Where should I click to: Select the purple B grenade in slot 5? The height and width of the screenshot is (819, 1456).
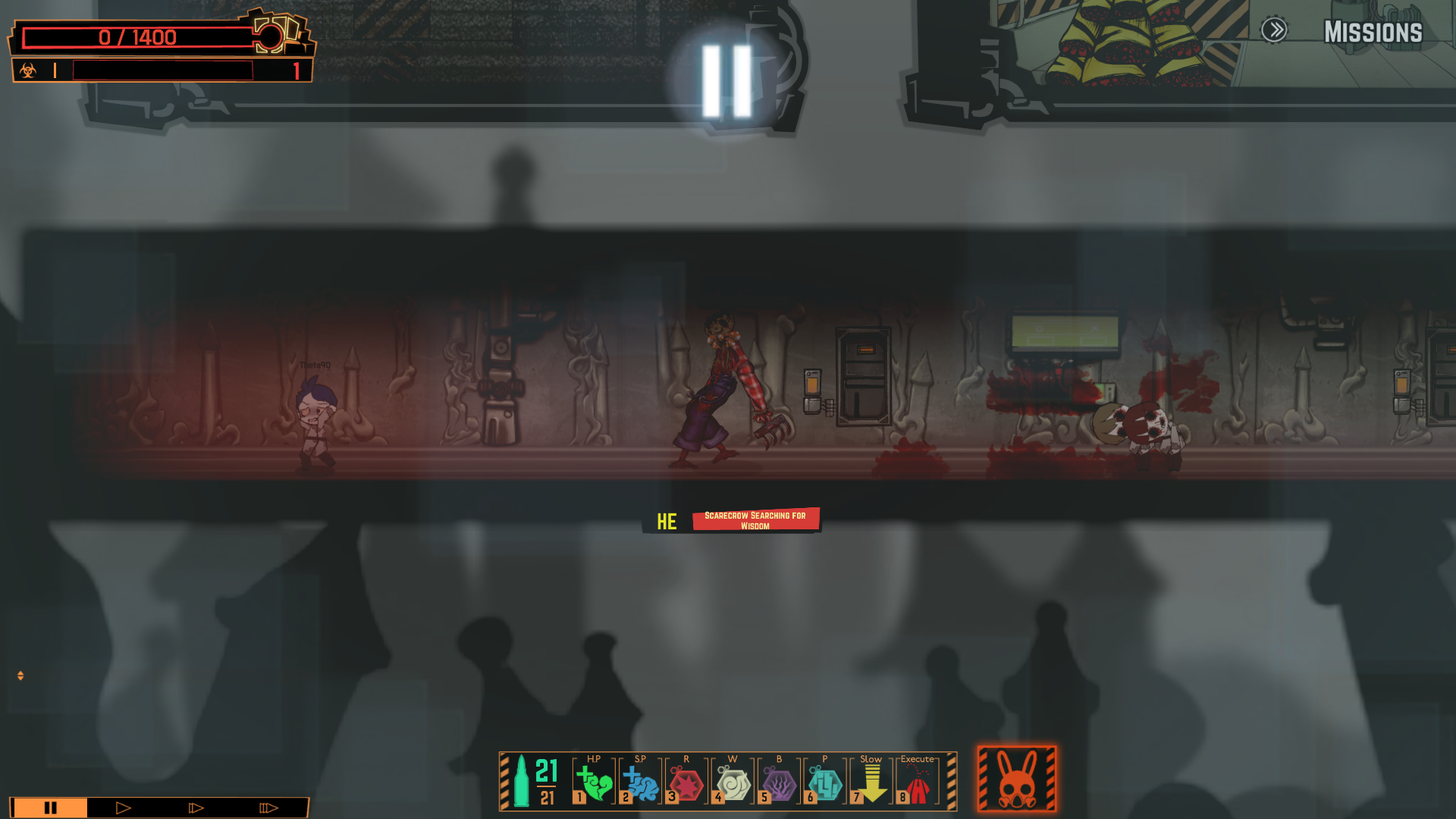(778, 780)
